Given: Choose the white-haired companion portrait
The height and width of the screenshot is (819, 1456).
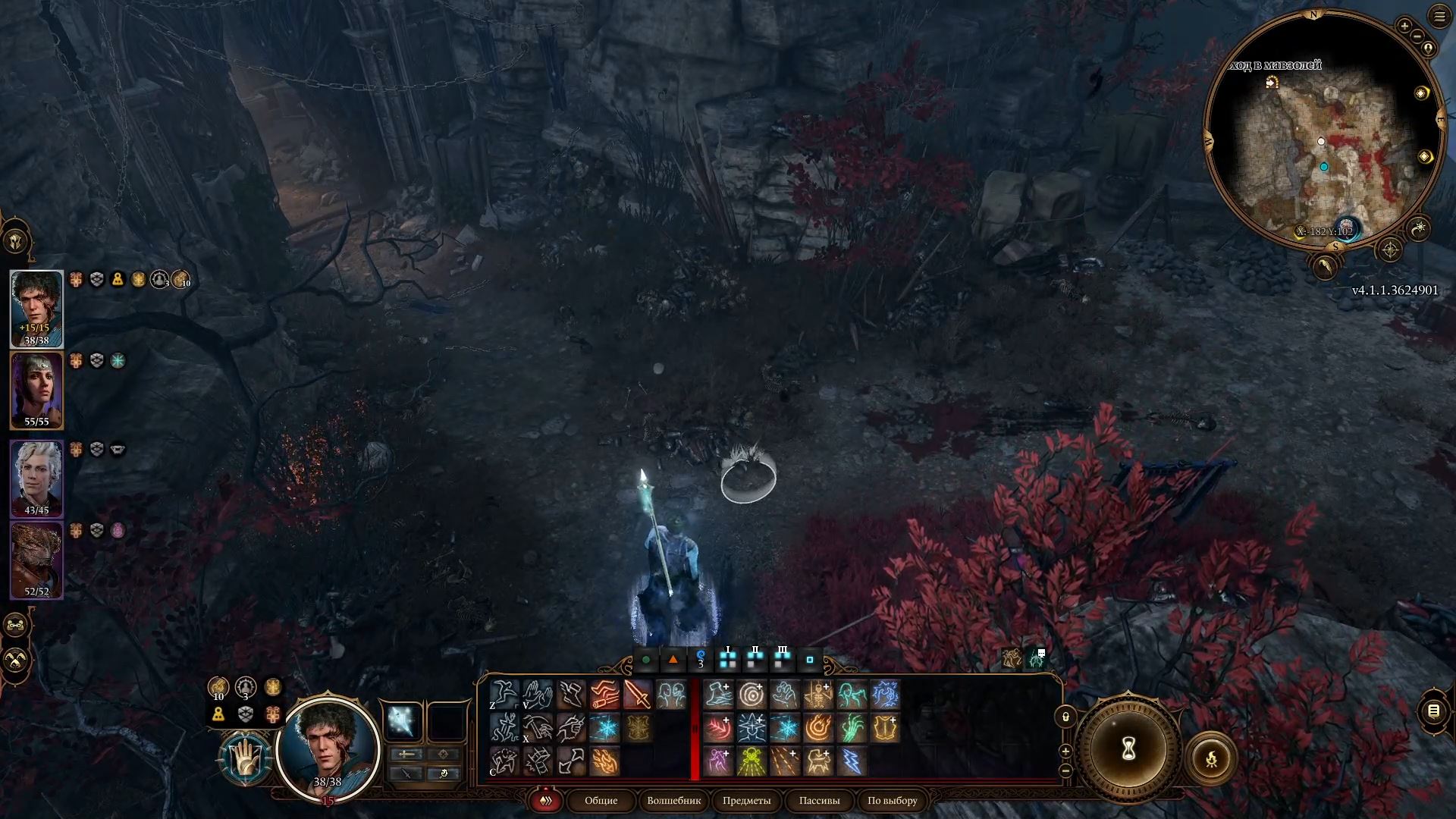Looking at the screenshot, I should click(36, 478).
